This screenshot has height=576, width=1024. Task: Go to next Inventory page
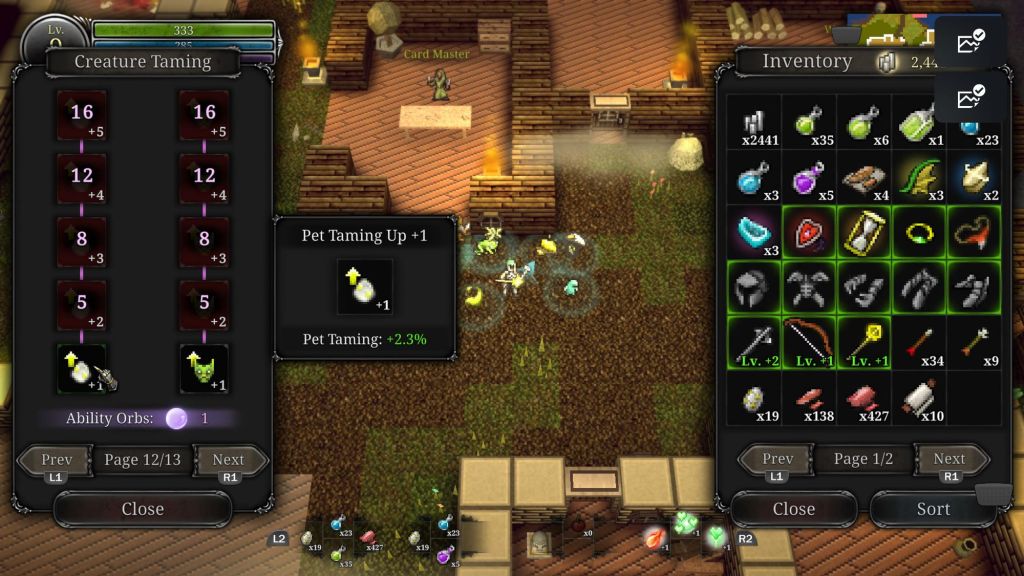click(x=949, y=459)
